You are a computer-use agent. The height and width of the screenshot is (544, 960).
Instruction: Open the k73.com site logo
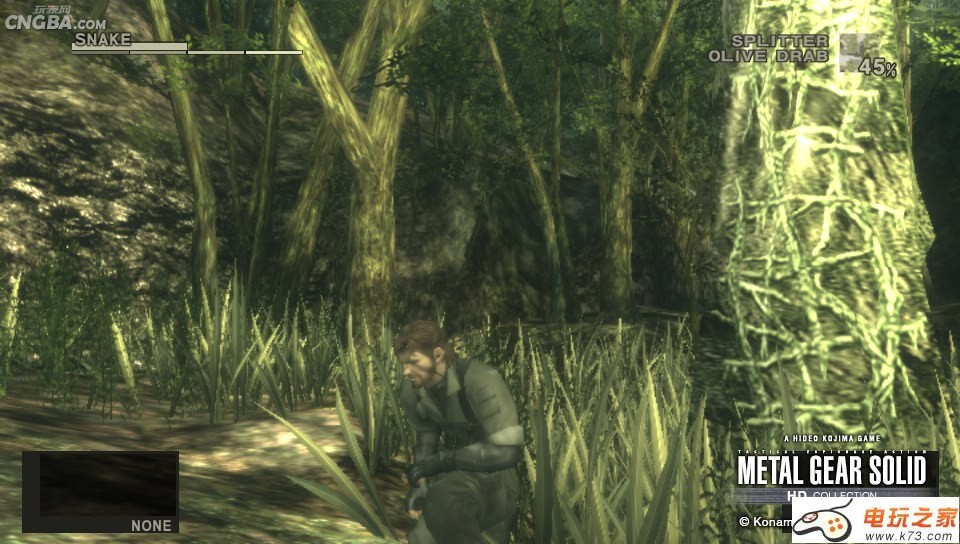pos(876,519)
